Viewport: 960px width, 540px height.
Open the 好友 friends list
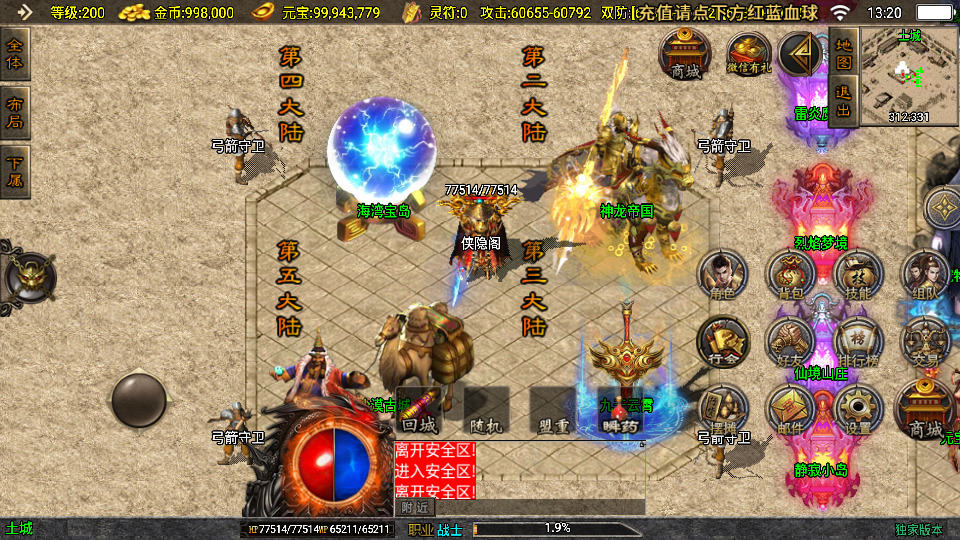coord(791,343)
